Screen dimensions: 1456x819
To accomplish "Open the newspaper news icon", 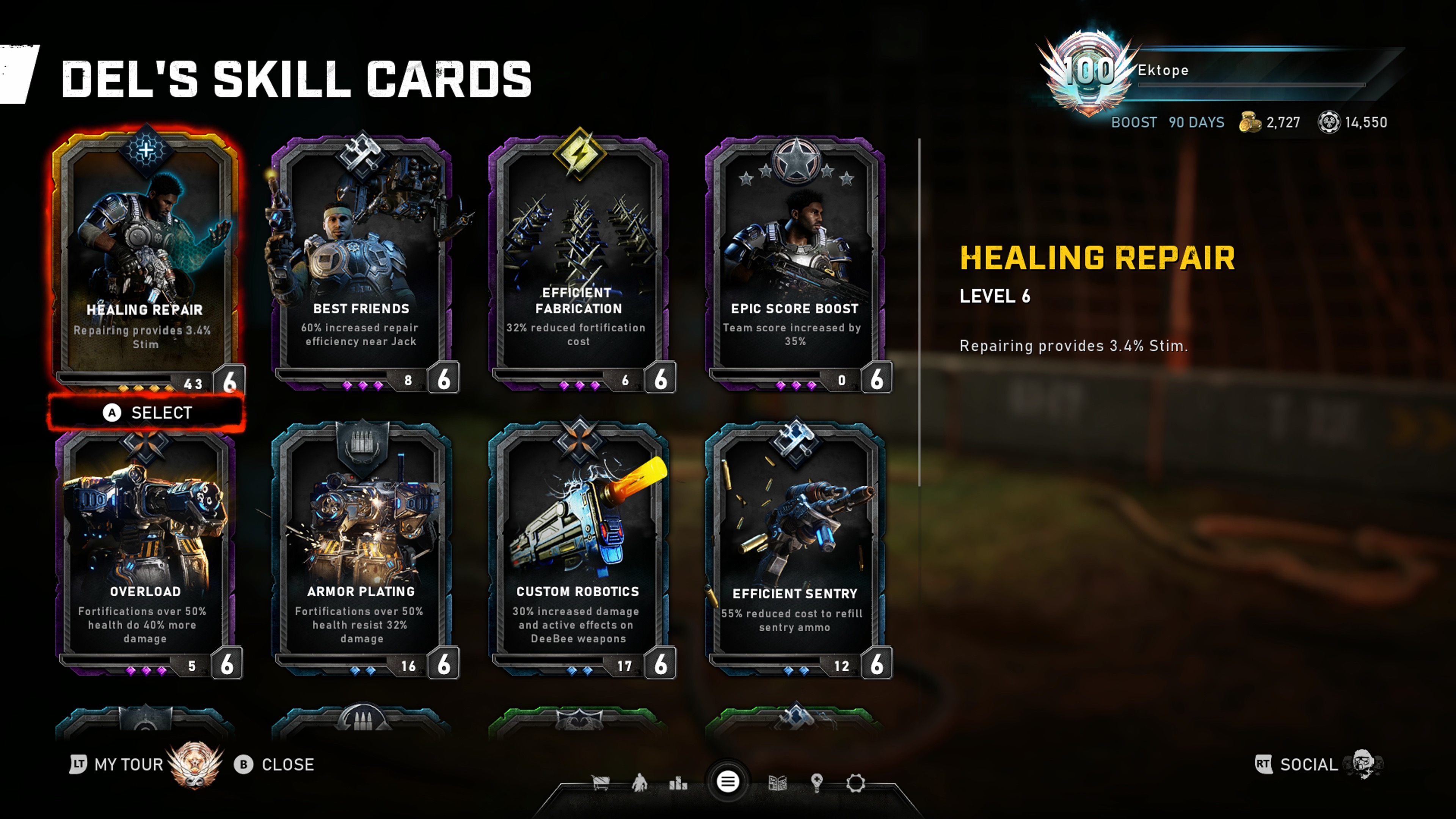I will (x=778, y=783).
